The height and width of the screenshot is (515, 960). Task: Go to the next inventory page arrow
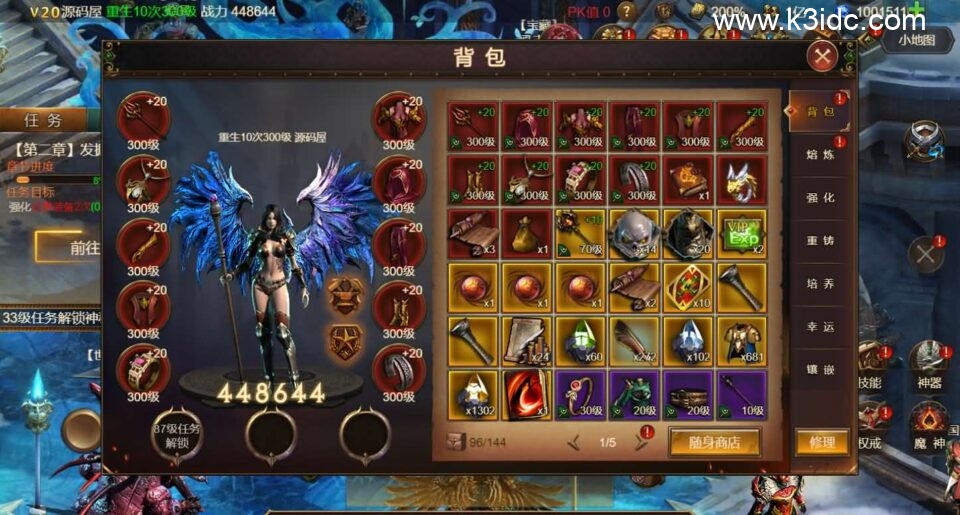coord(642,442)
